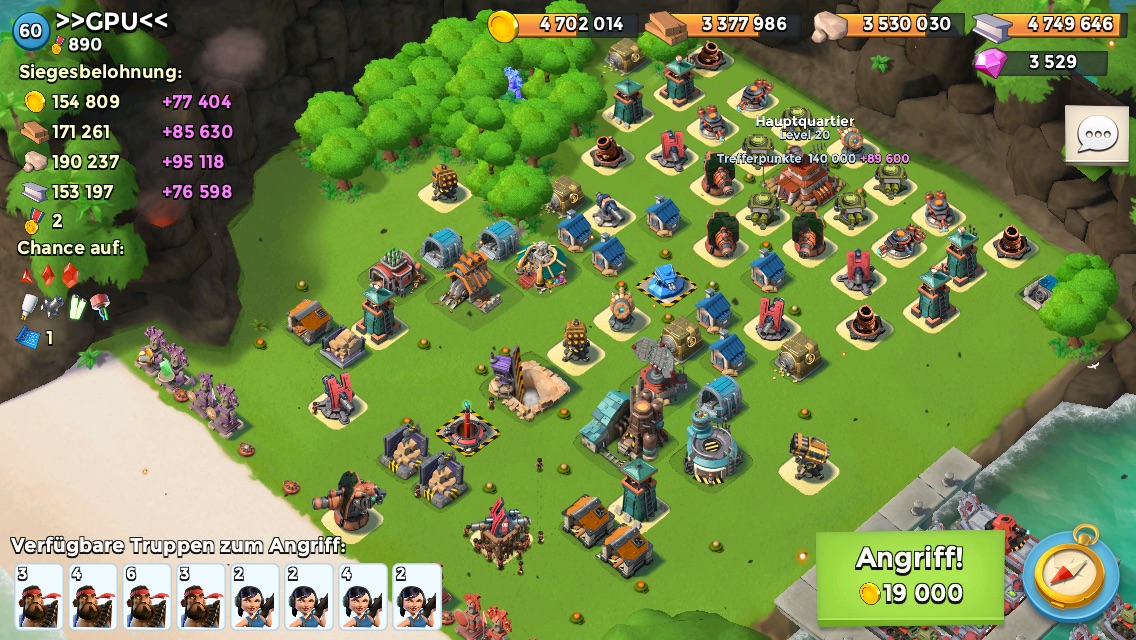Screen dimensions: 1136x640
Task: Select the Heavy troop card showing 6
Action: pyautogui.click(x=146, y=596)
